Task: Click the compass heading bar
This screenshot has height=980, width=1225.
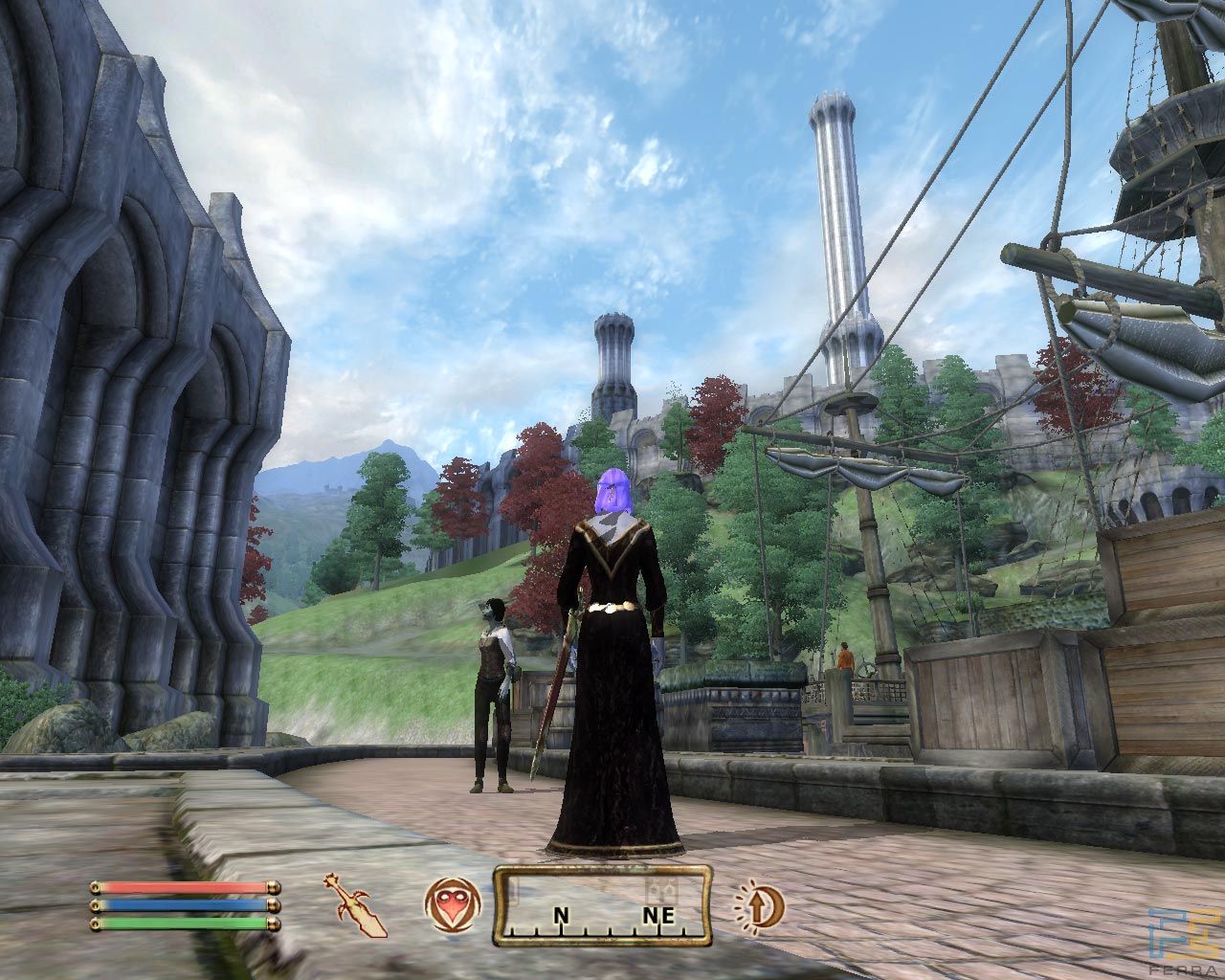Action: (602, 905)
